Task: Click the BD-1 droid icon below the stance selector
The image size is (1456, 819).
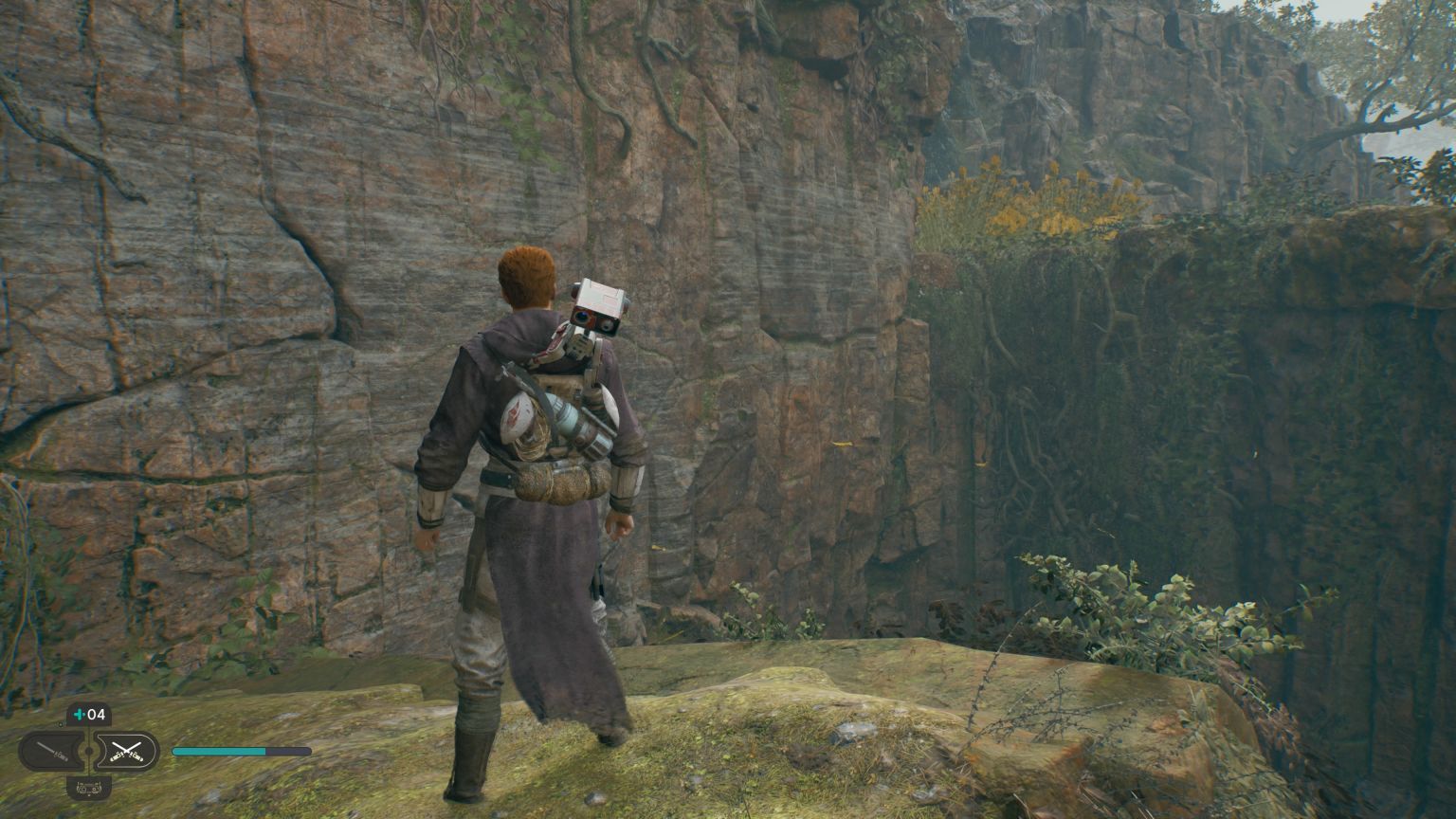Action: 88,787
